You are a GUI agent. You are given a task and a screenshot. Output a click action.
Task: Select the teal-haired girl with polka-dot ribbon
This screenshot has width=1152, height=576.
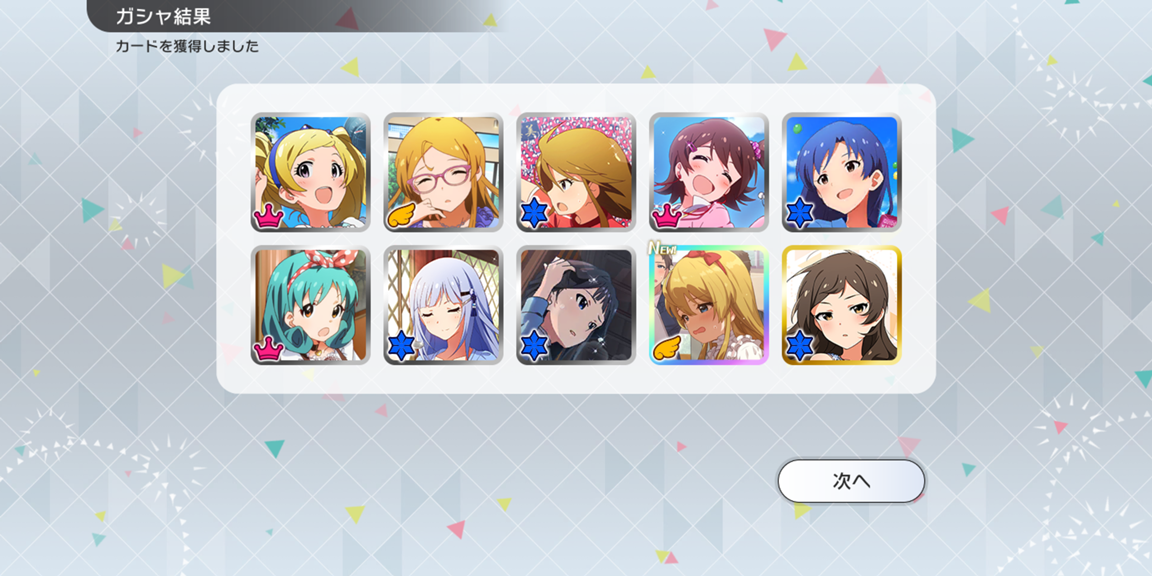pos(310,305)
